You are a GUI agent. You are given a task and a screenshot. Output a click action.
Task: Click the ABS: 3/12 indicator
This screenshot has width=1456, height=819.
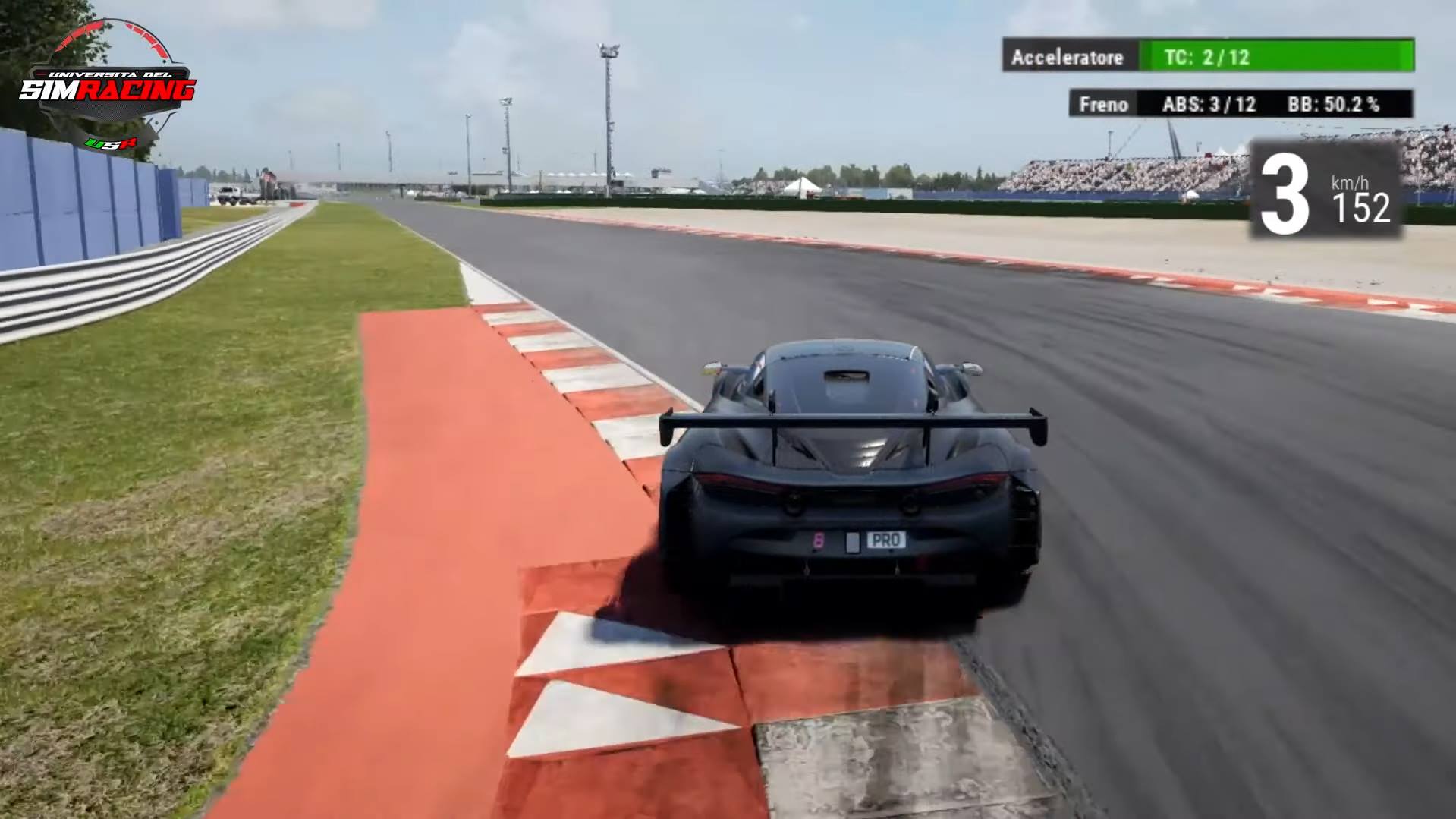[1209, 105]
